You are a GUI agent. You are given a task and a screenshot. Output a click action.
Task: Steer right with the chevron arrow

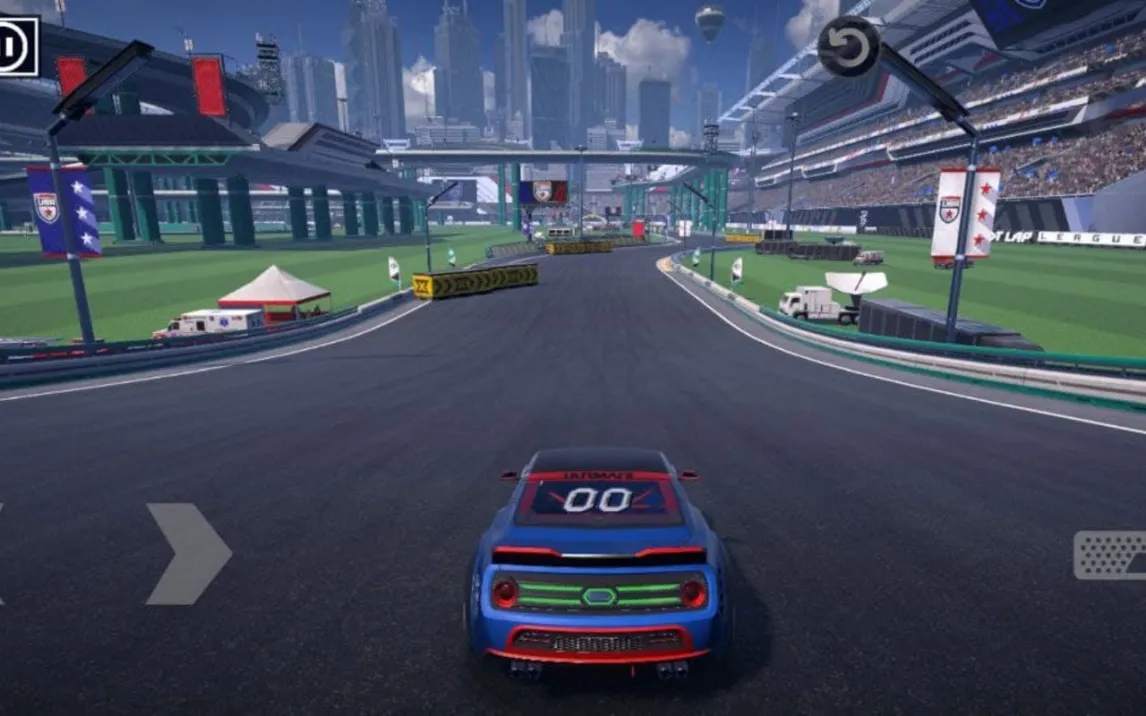point(188,553)
